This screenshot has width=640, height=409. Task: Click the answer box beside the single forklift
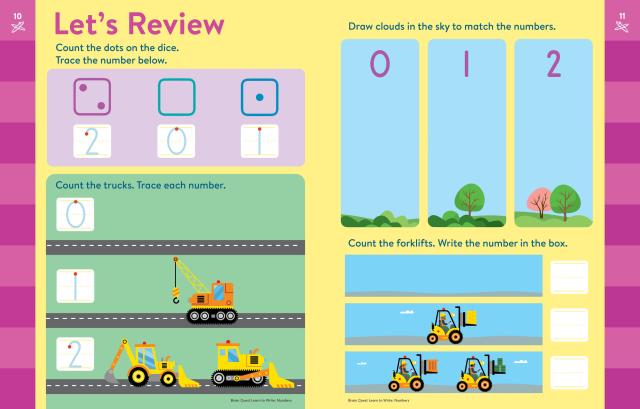[571, 322]
